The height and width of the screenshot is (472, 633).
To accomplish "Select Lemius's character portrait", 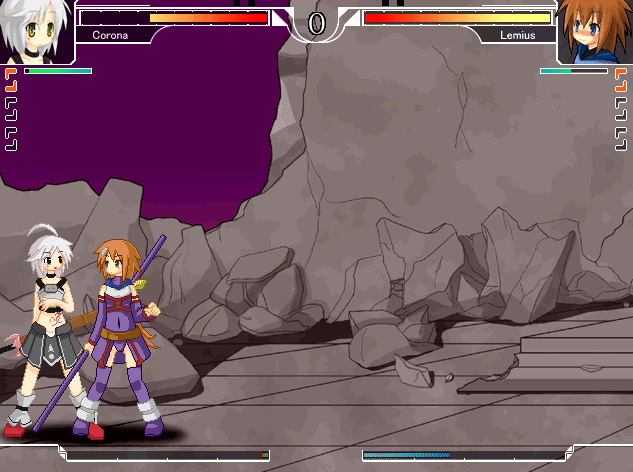I will (x=595, y=32).
